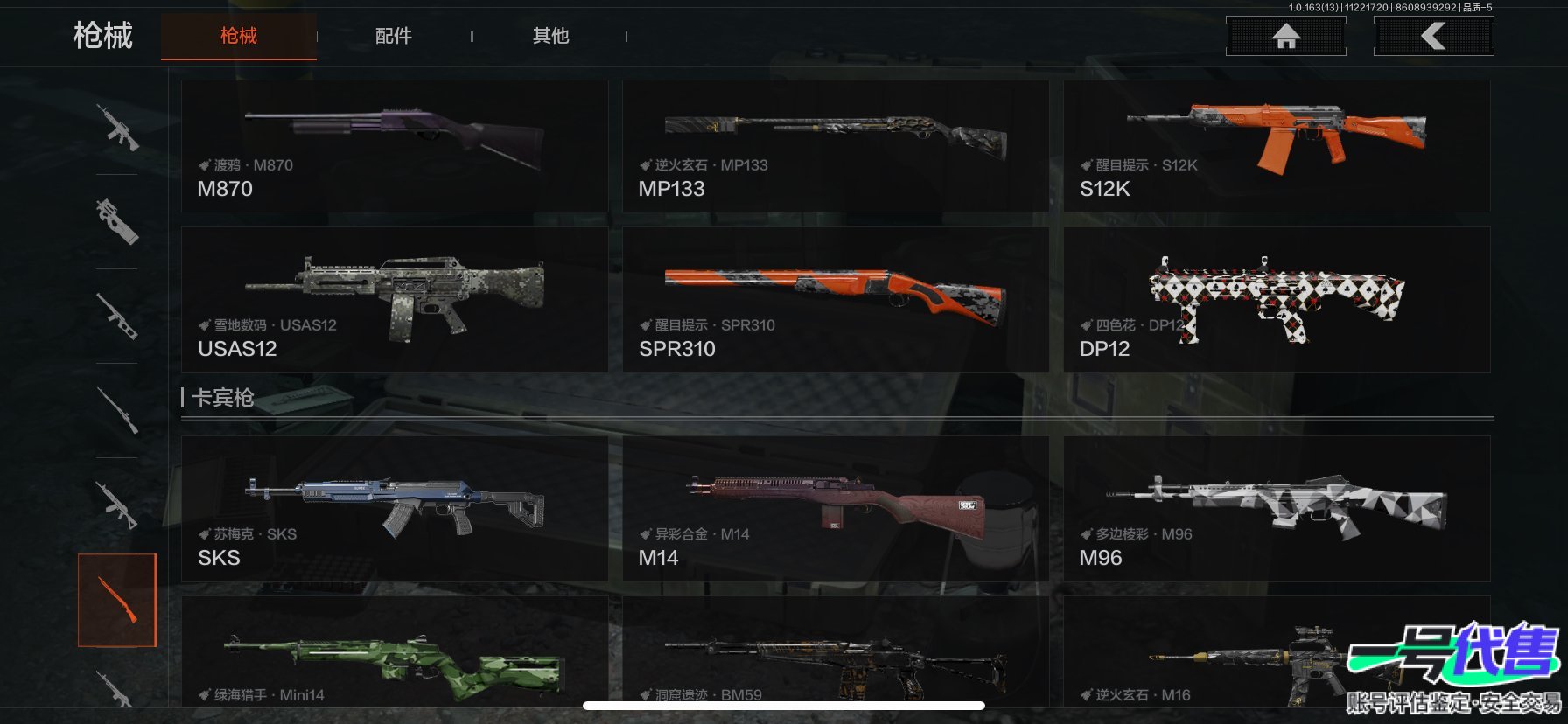Screen dimensions: 1568x724
Task: Choose the DP12 card-suit pattern skin
Action: [1276, 300]
